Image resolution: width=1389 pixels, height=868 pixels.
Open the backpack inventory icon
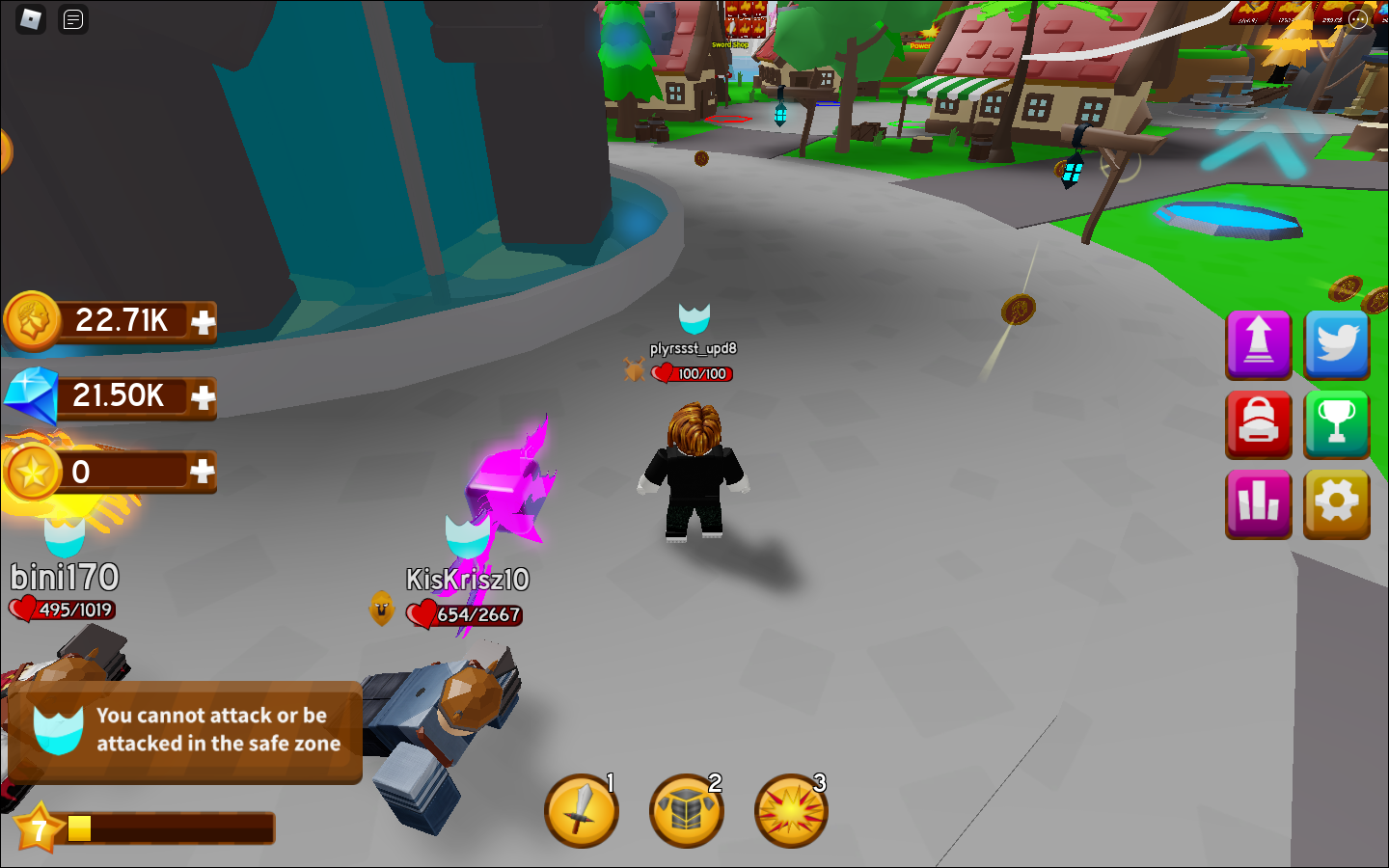[1258, 424]
